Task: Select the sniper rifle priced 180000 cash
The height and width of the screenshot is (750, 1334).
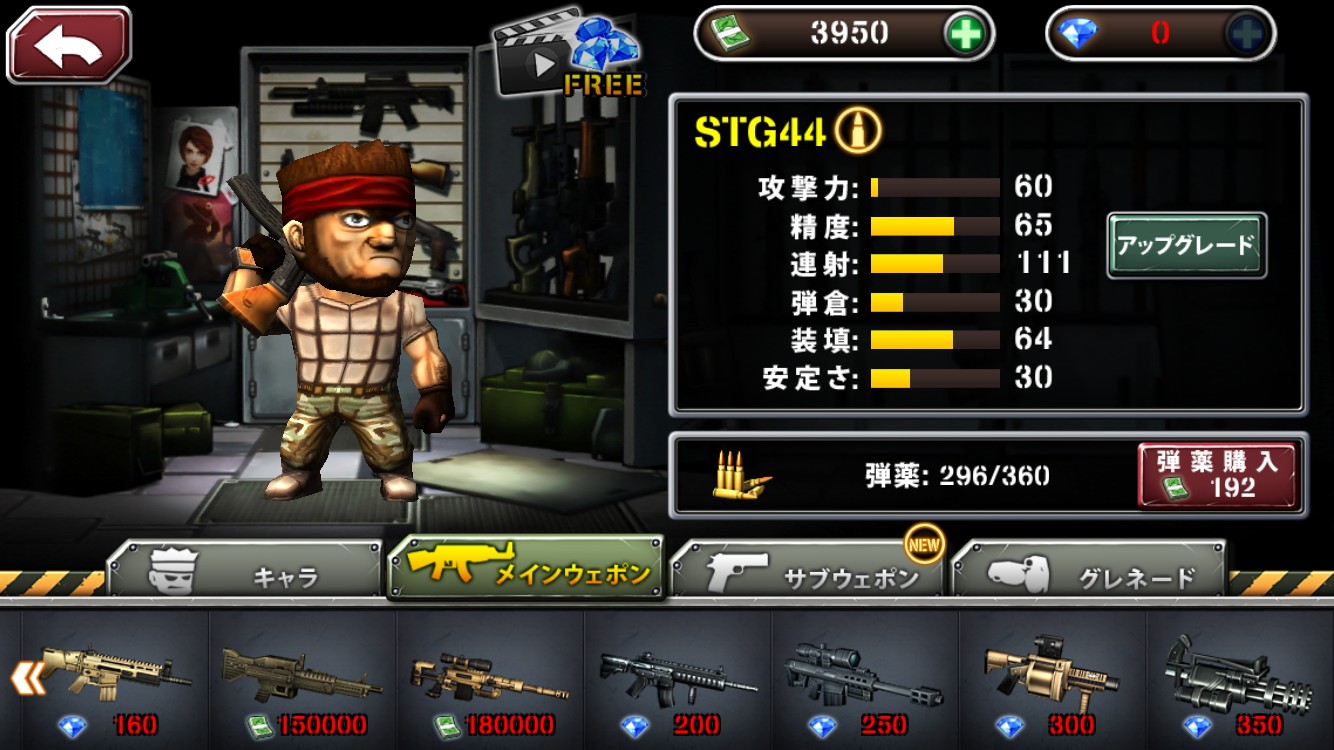Action: click(x=490, y=680)
